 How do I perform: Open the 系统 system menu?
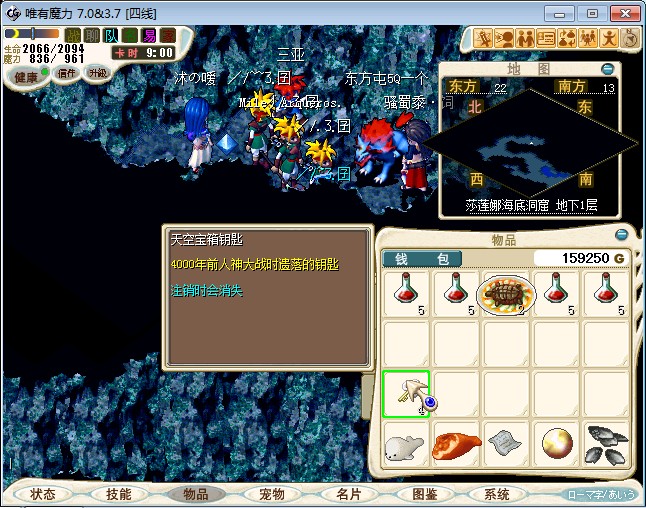(498, 494)
